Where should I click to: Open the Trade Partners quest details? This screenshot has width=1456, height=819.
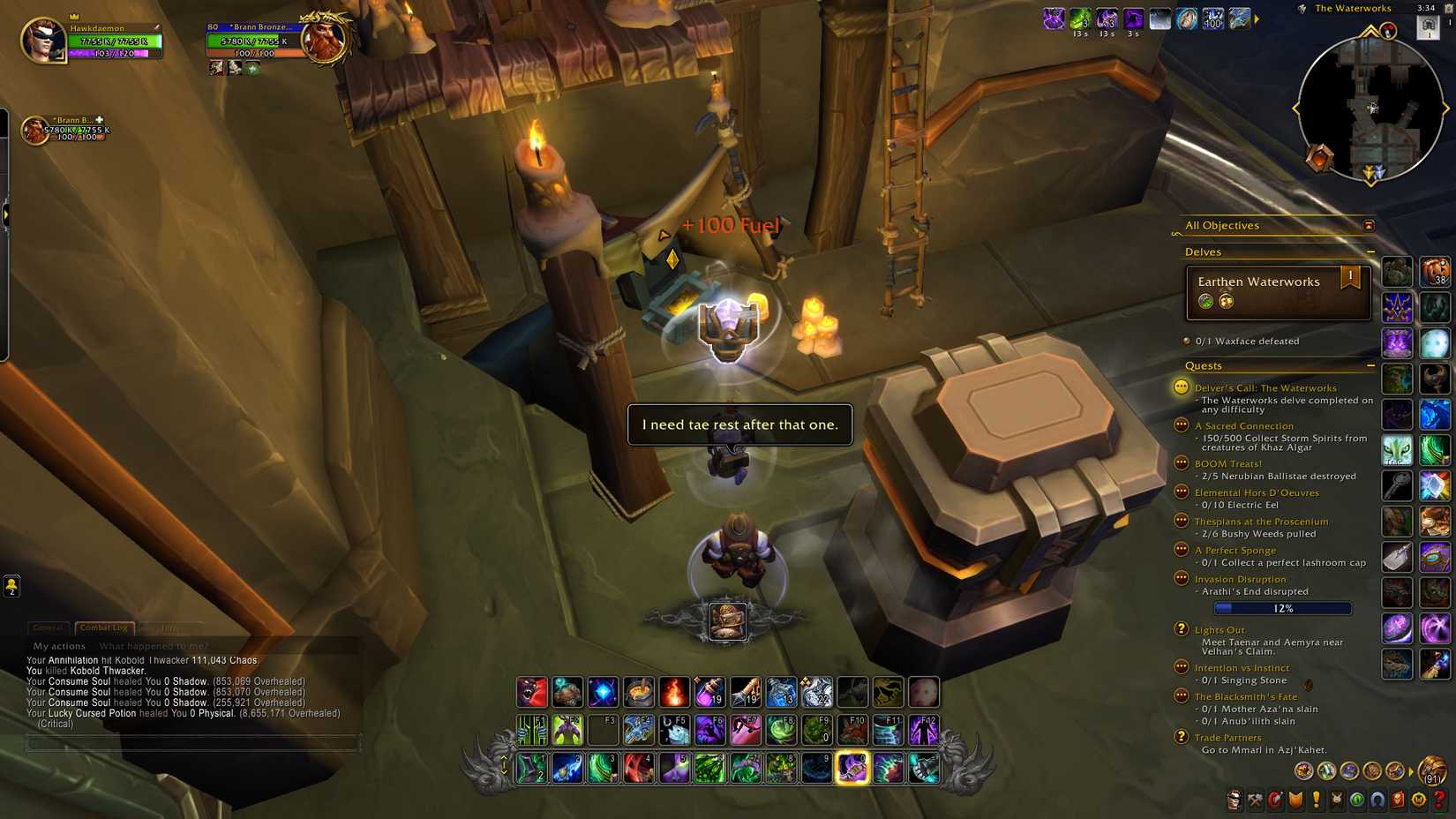tap(1227, 737)
